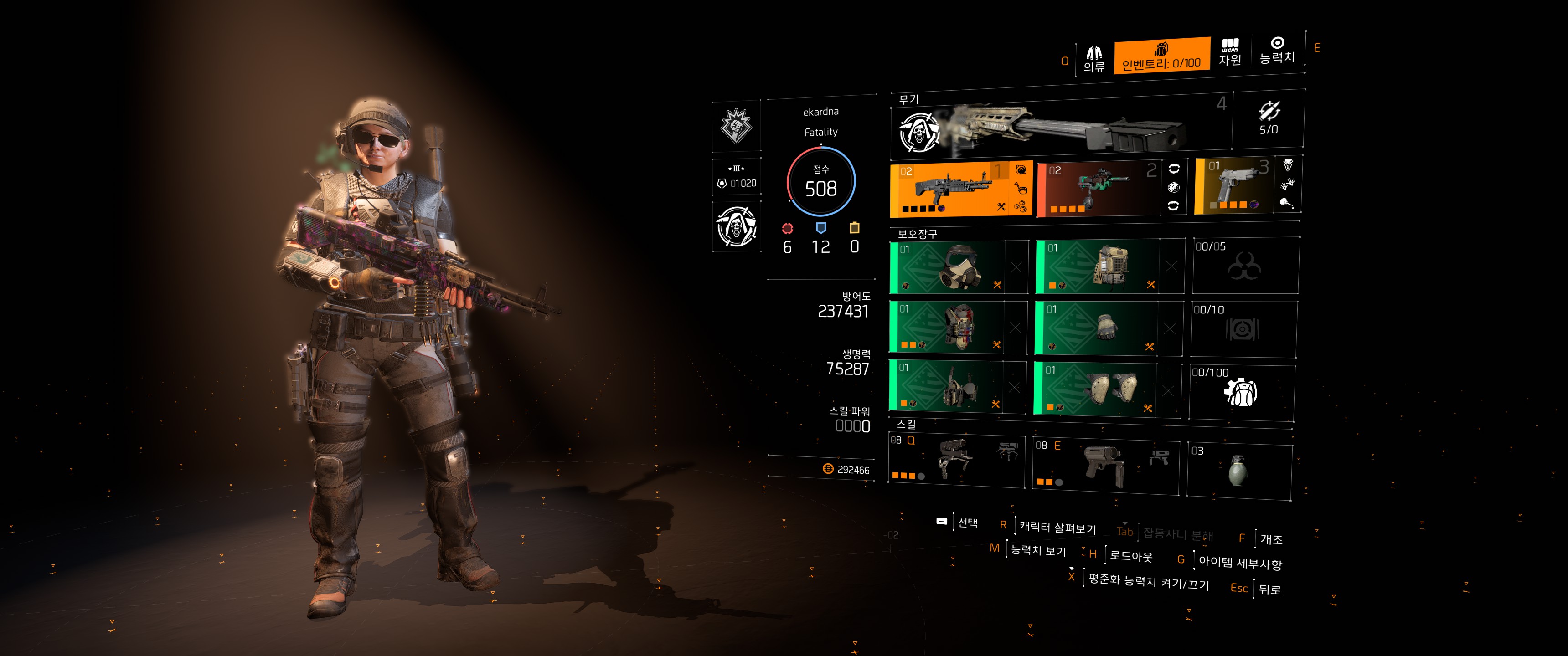Select the pistol sidearm slot
Screen dimensions: 1568x656
(x=1234, y=185)
